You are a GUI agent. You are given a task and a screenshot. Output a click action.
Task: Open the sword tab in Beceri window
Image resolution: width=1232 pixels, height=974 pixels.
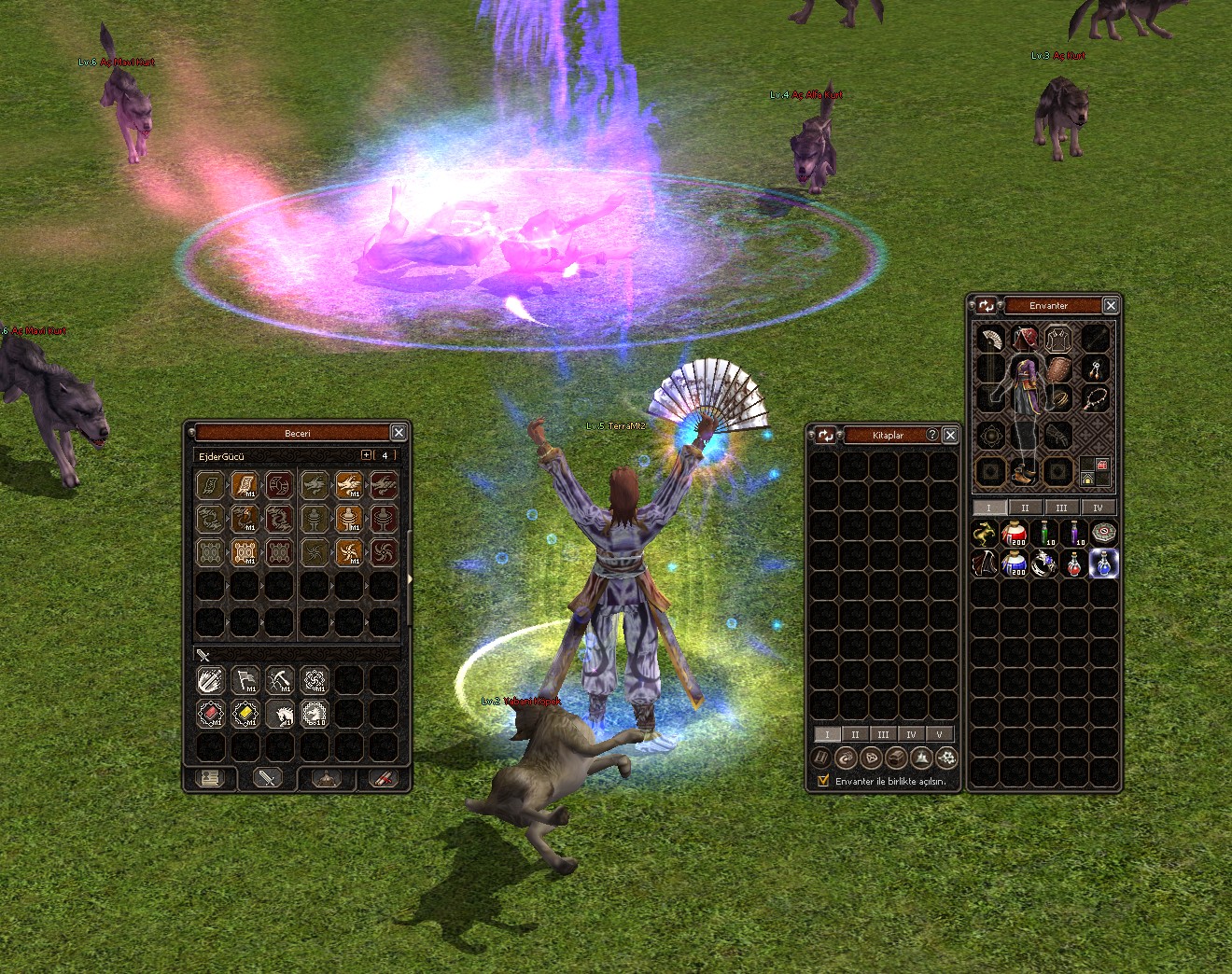(268, 778)
